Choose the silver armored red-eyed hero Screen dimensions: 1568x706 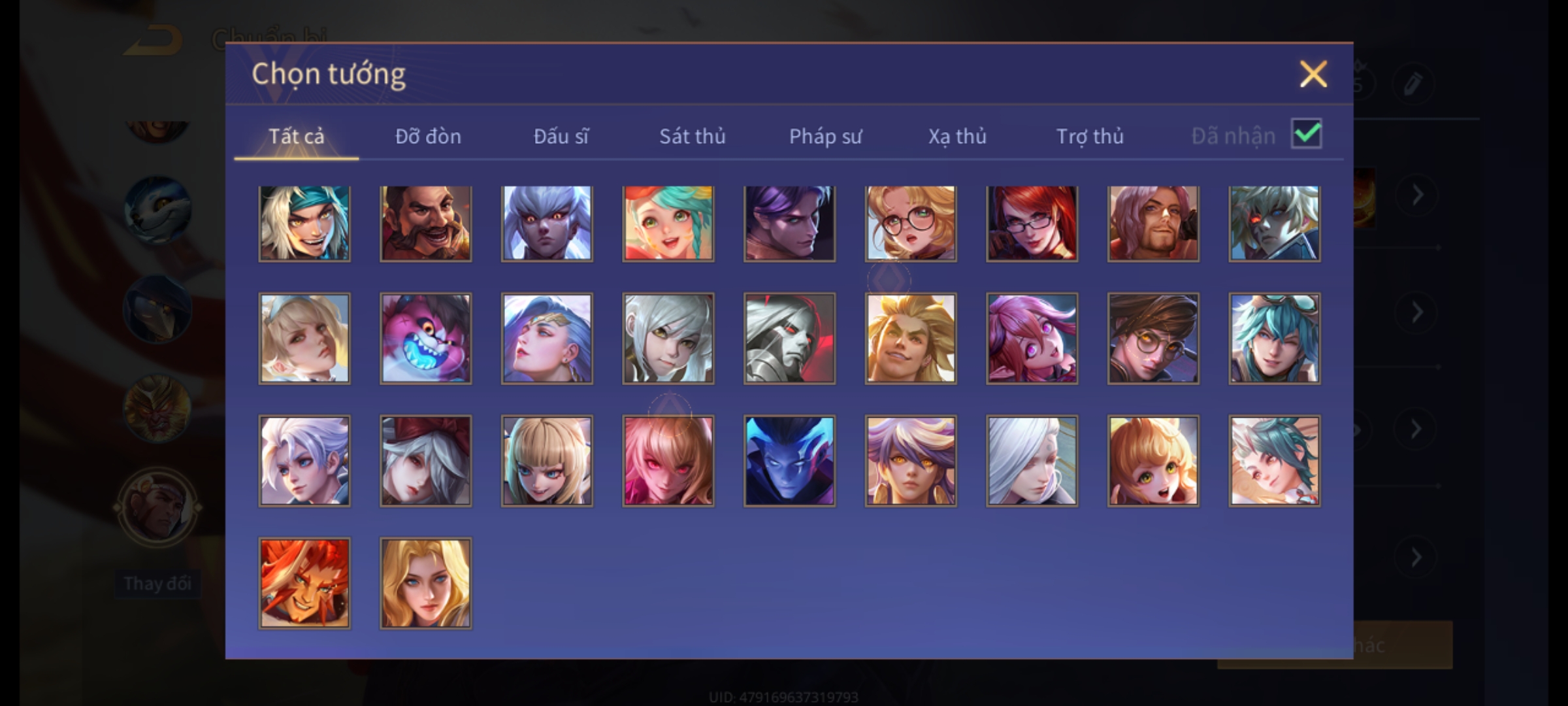789,338
